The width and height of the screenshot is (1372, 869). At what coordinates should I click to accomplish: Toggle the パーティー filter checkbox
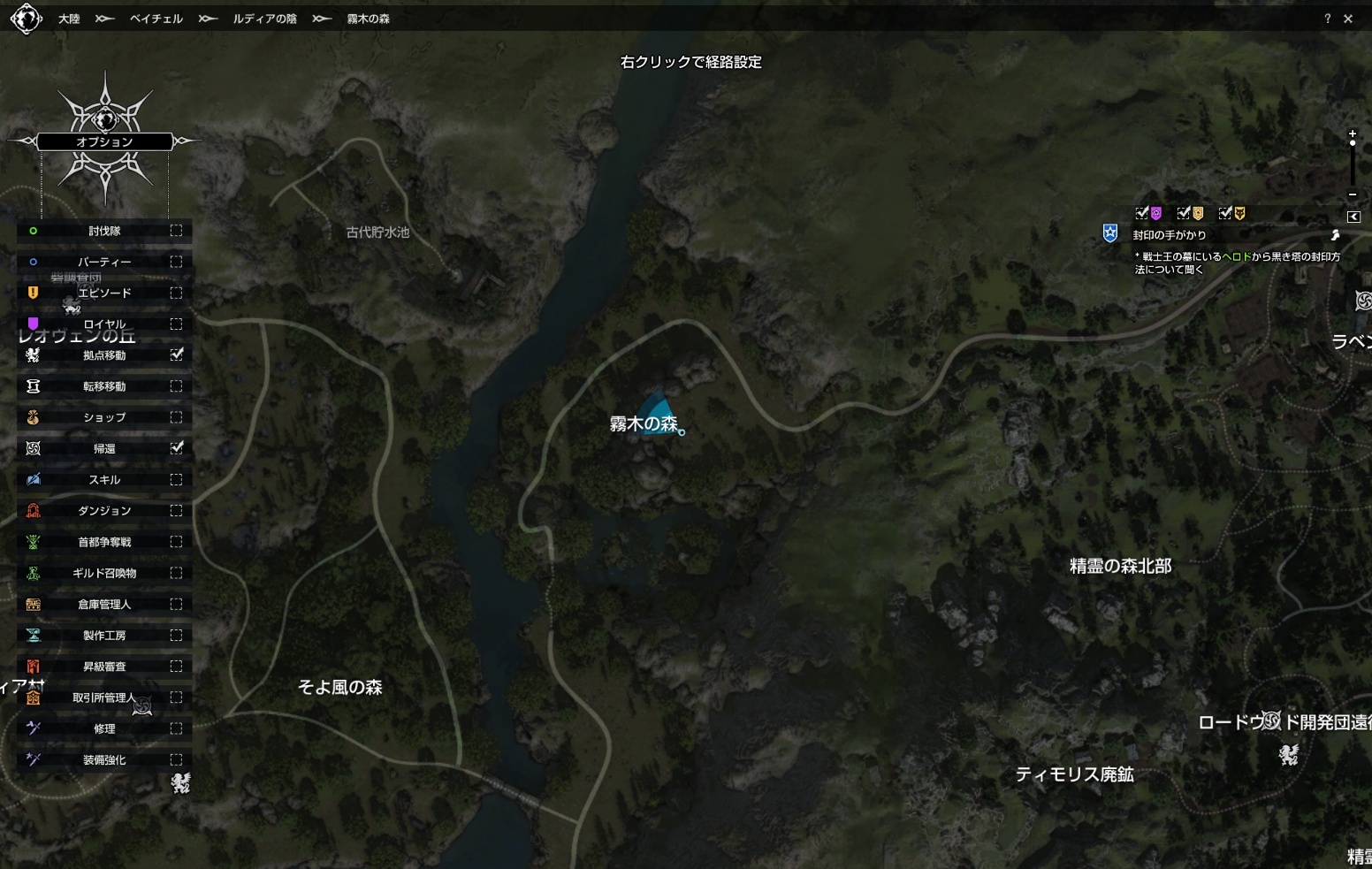[x=176, y=262]
